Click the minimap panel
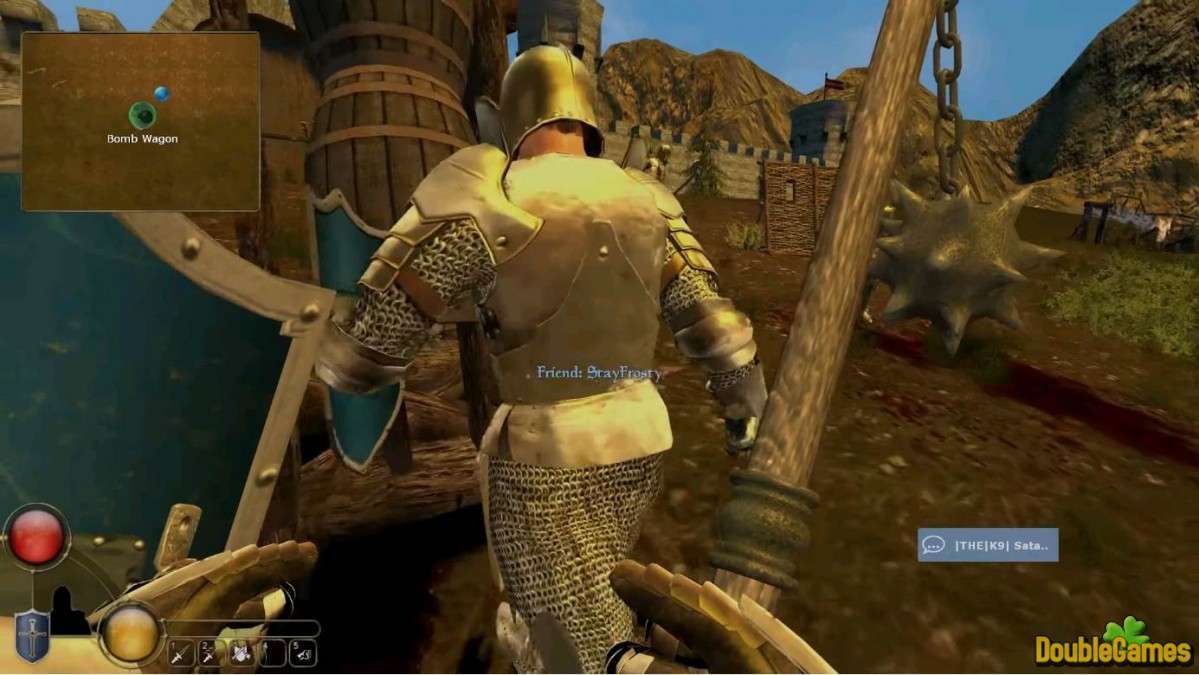 coord(140,121)
